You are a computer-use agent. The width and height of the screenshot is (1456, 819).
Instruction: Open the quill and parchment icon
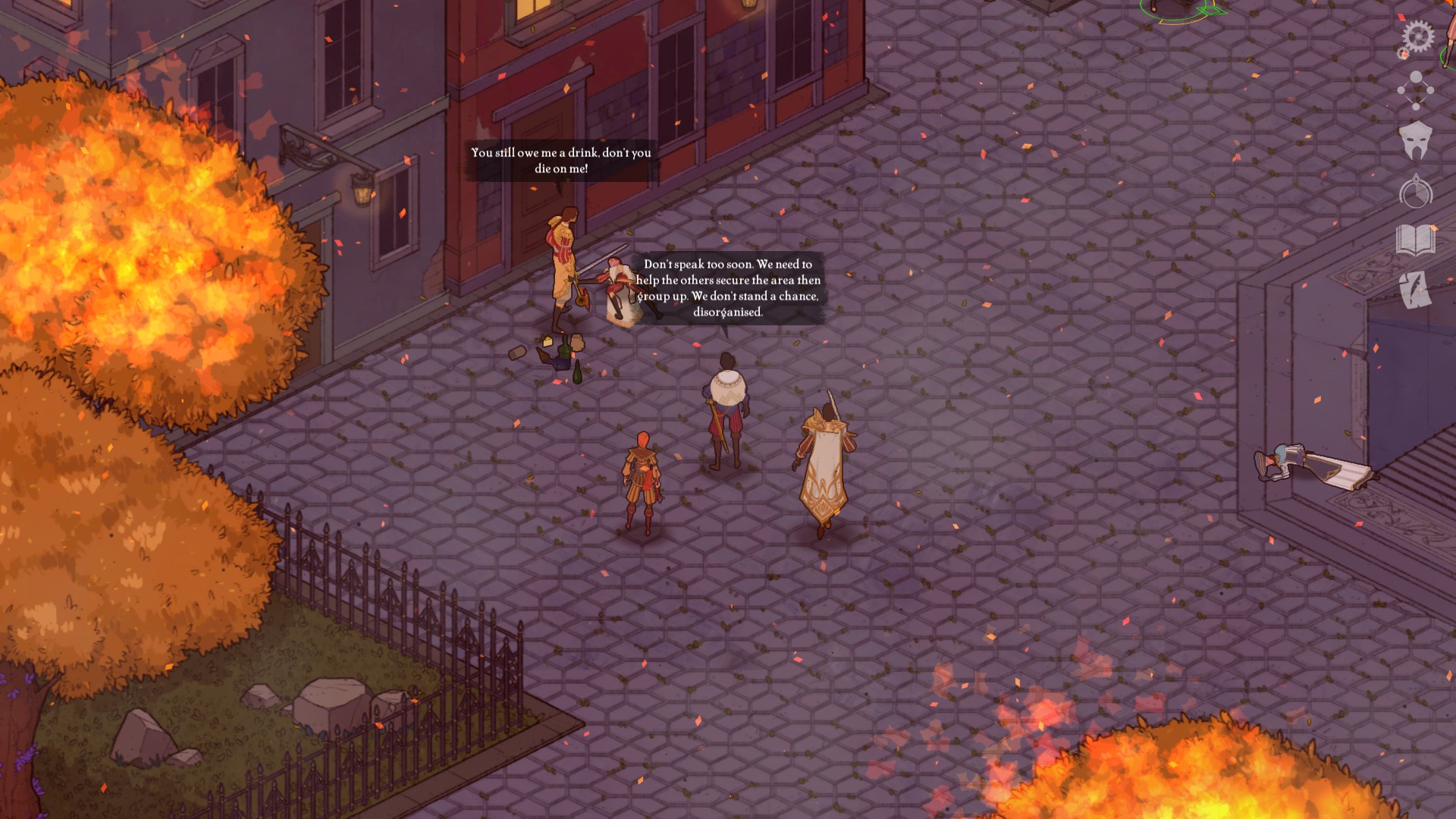click(1415, 290)
